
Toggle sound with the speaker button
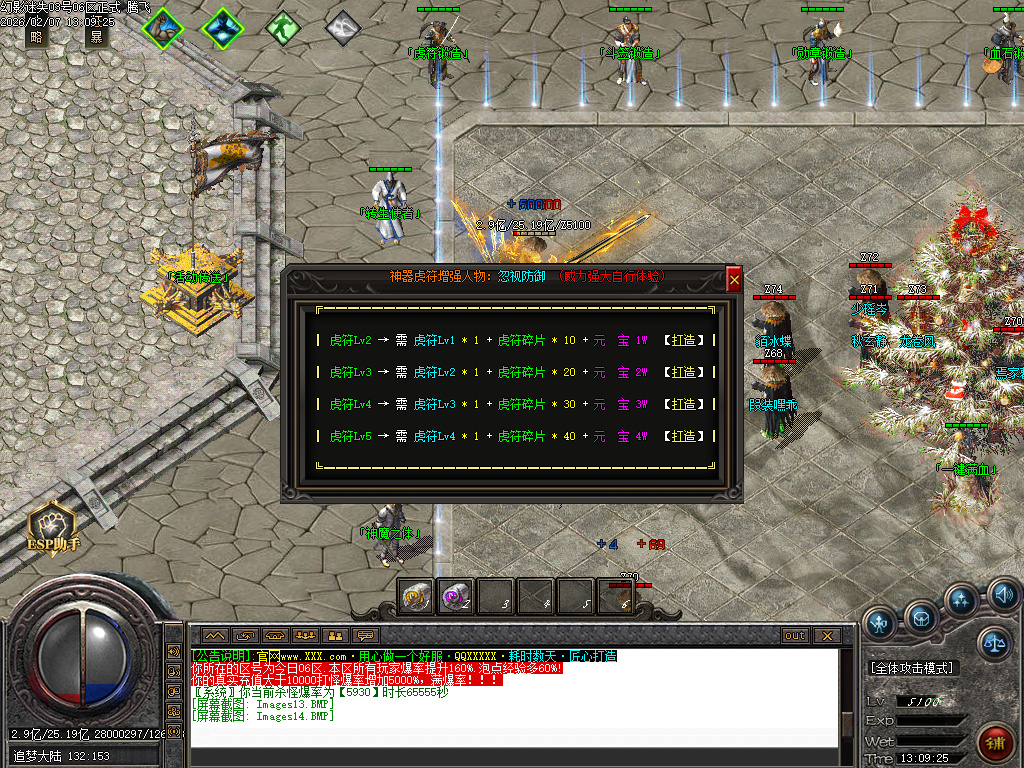[1003, 597]
